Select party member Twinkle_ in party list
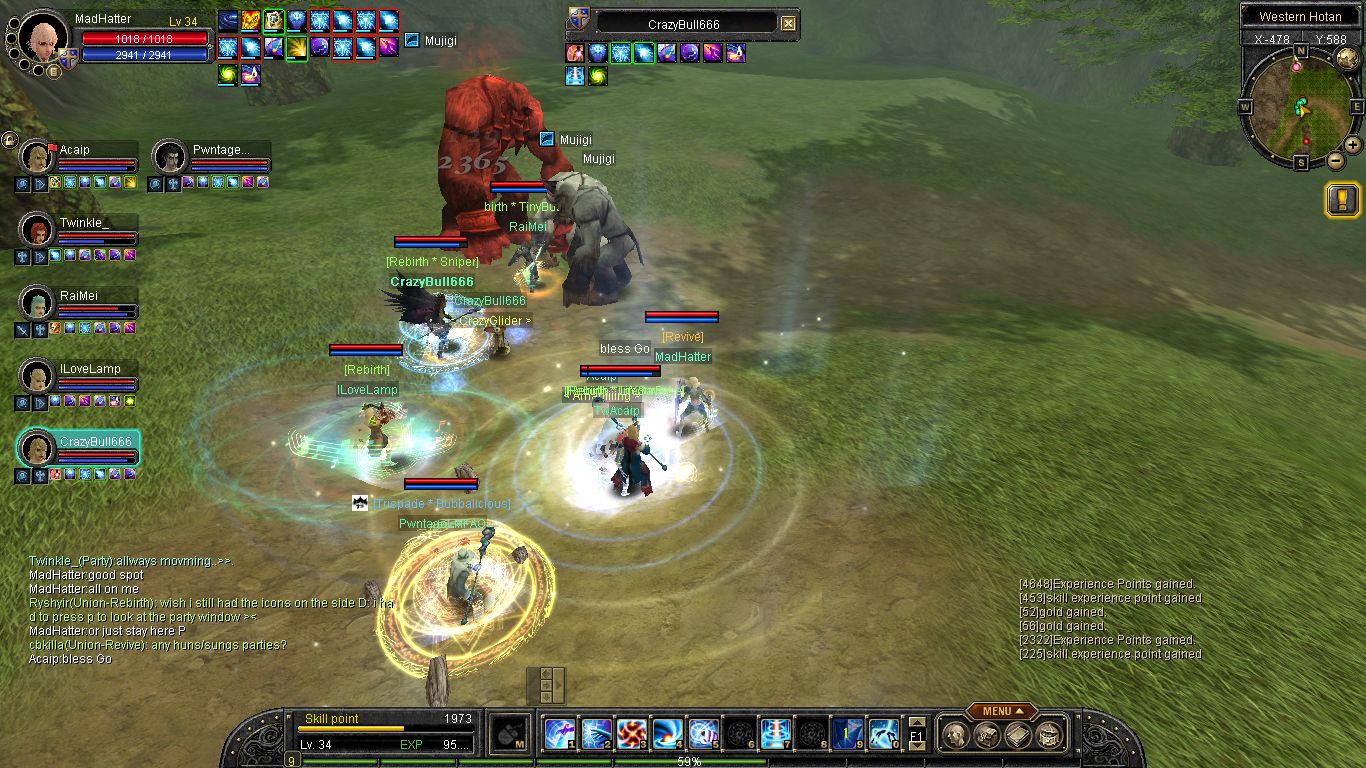The width and height of the screenshot is (1366, 768). (37, 229)
